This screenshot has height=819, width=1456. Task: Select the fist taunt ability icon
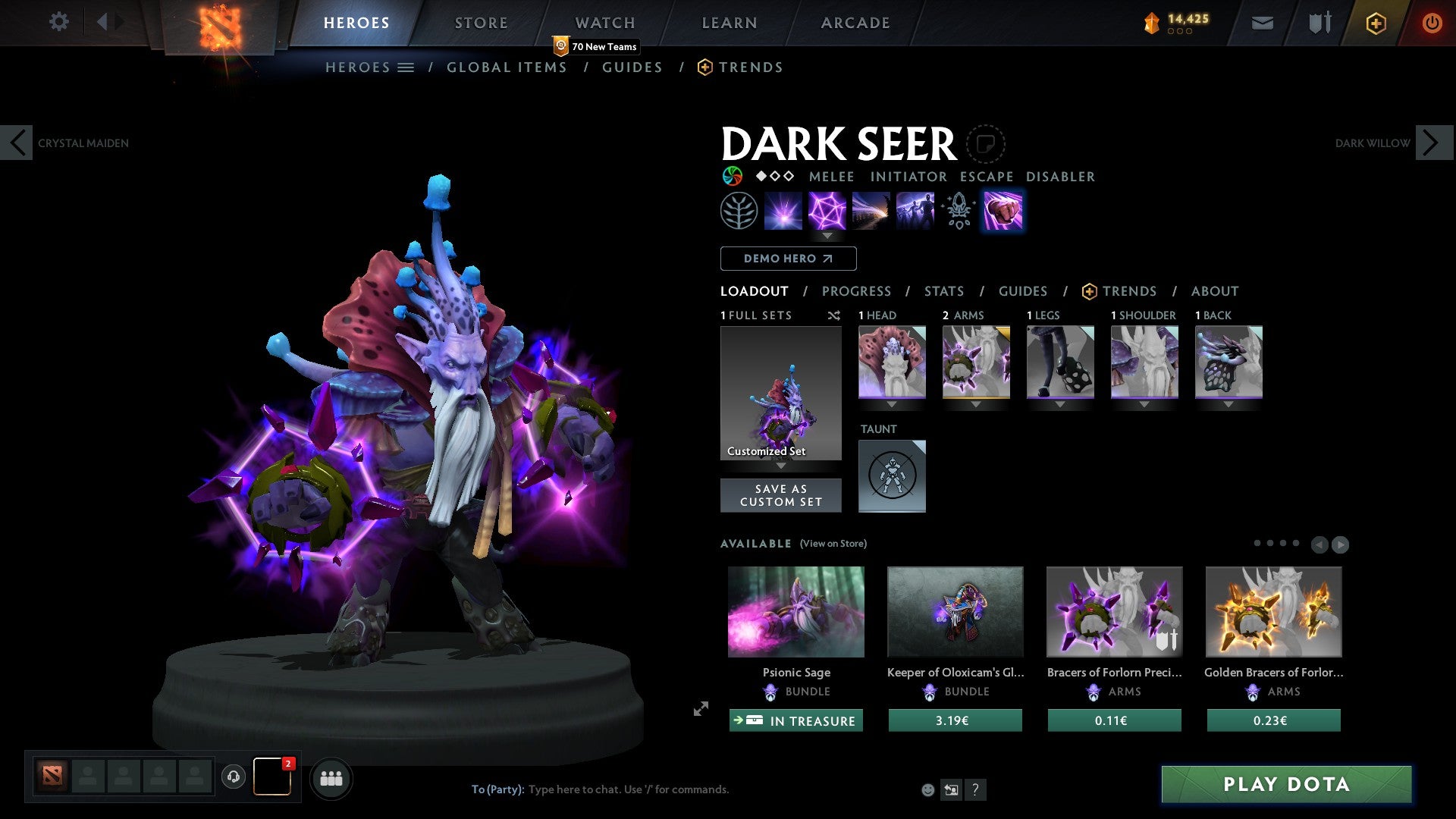(x=1003, y=211)
